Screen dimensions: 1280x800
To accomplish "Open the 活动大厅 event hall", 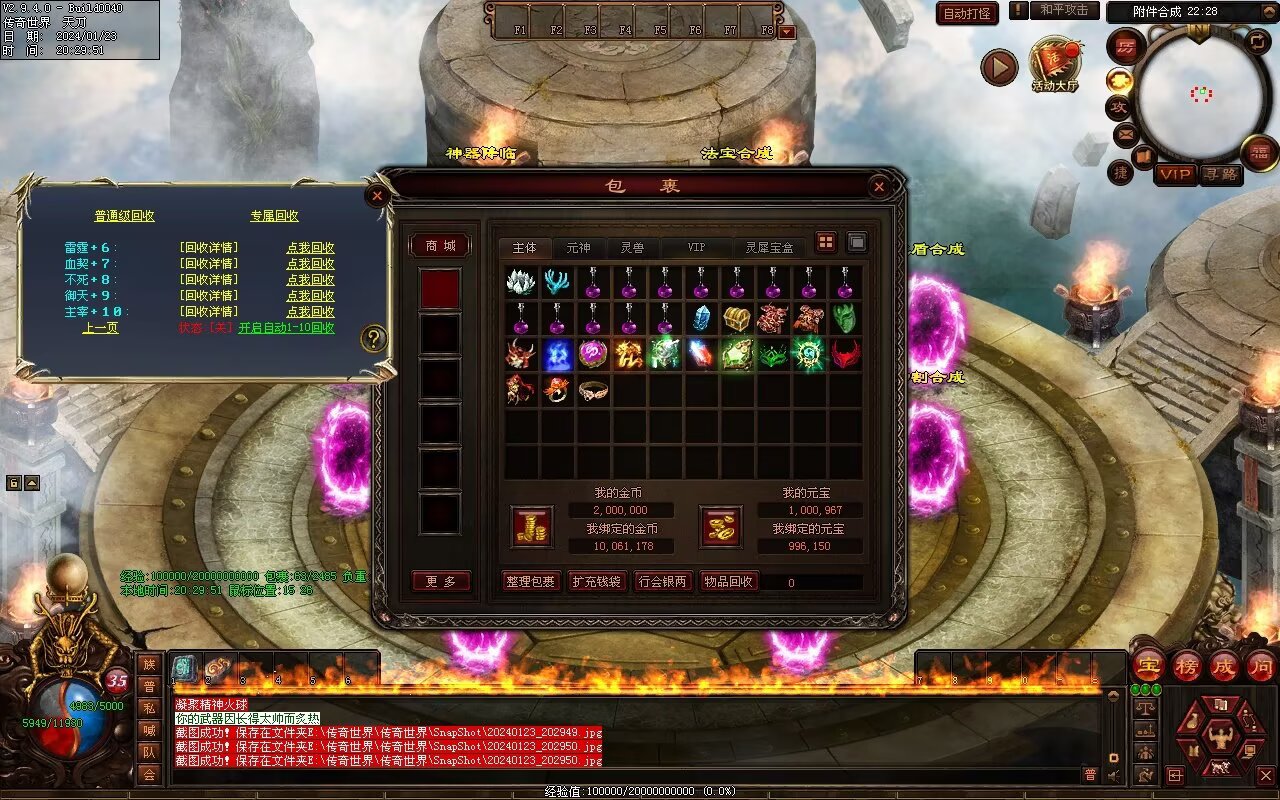I will (x=1055, y=65).
